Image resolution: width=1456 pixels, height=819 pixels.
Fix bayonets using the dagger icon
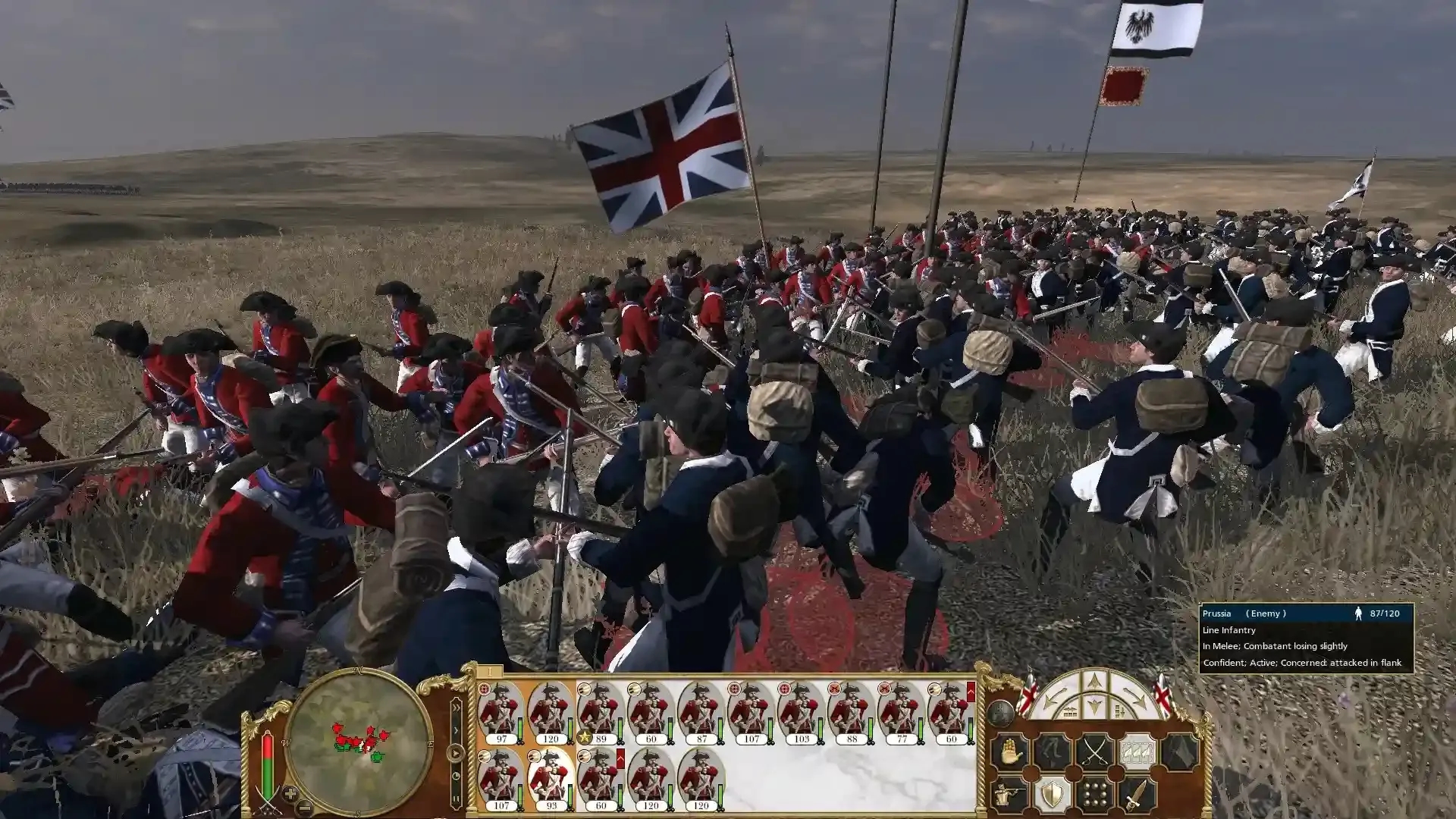(1136, 792)
